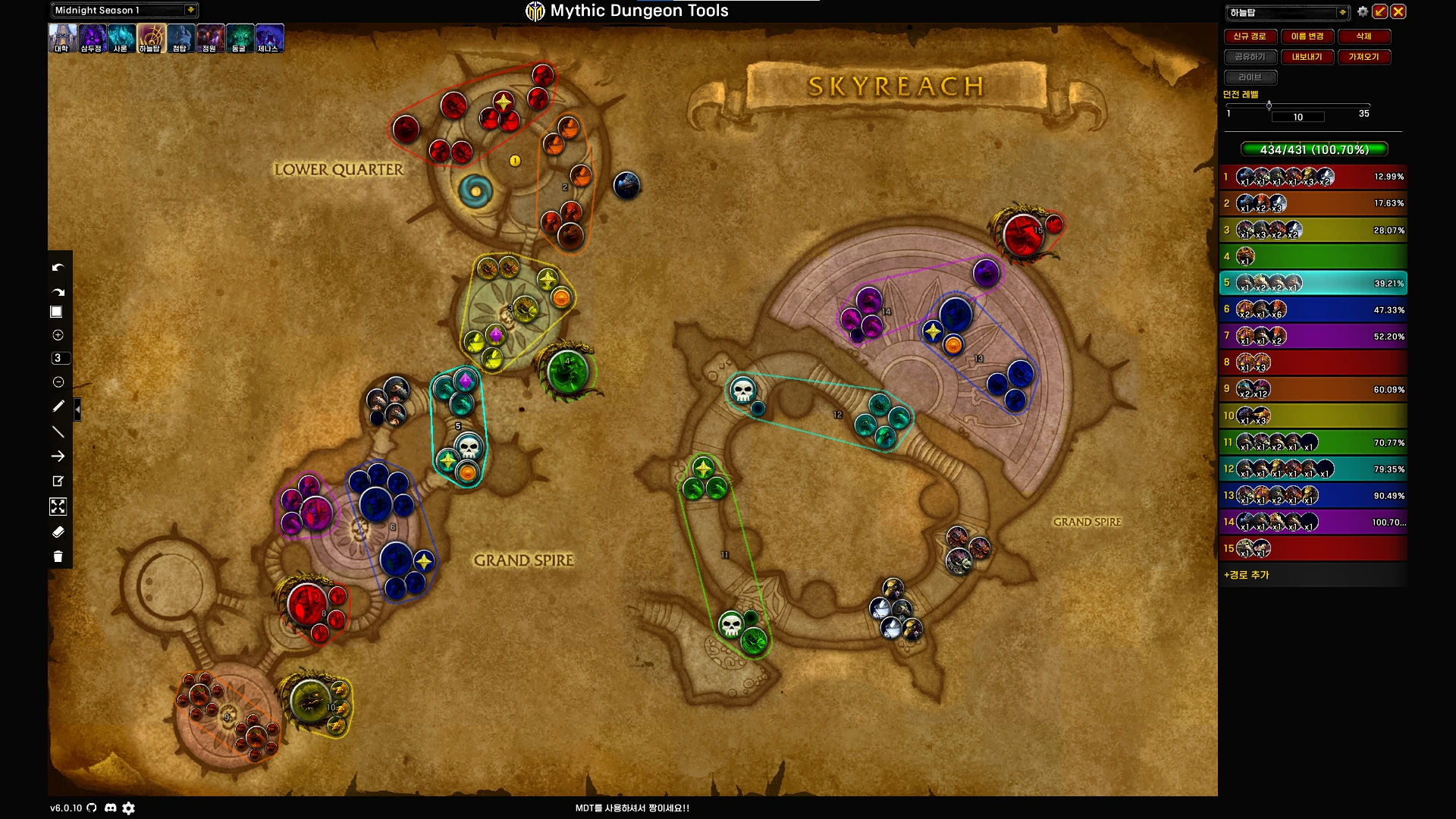This screenshot has height=819, width=1456.
Task: Click the 신규 경로 new route button
Action: point(1249,36)
